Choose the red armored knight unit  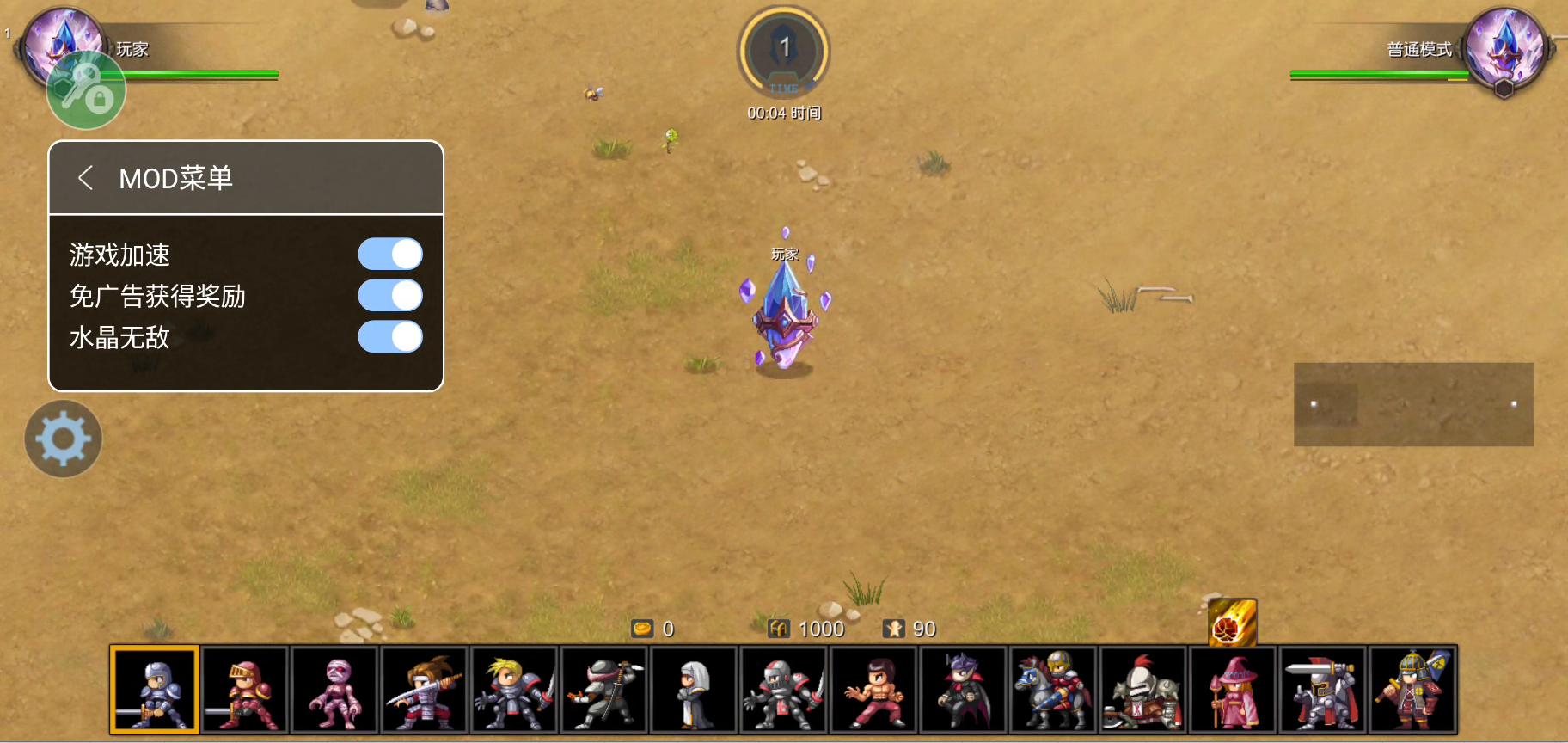click(245, 690)
